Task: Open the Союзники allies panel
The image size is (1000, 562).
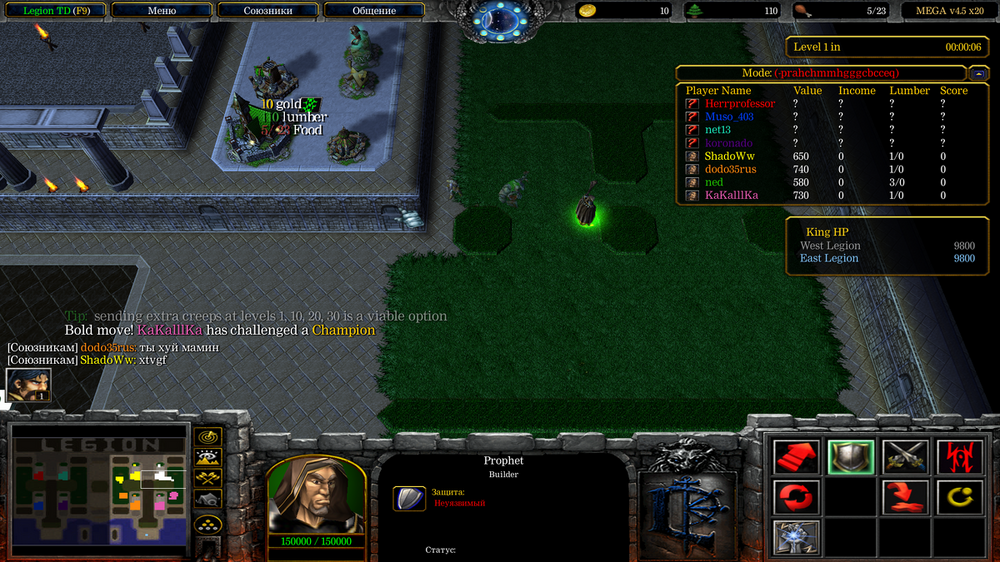Action: [268, 11]
